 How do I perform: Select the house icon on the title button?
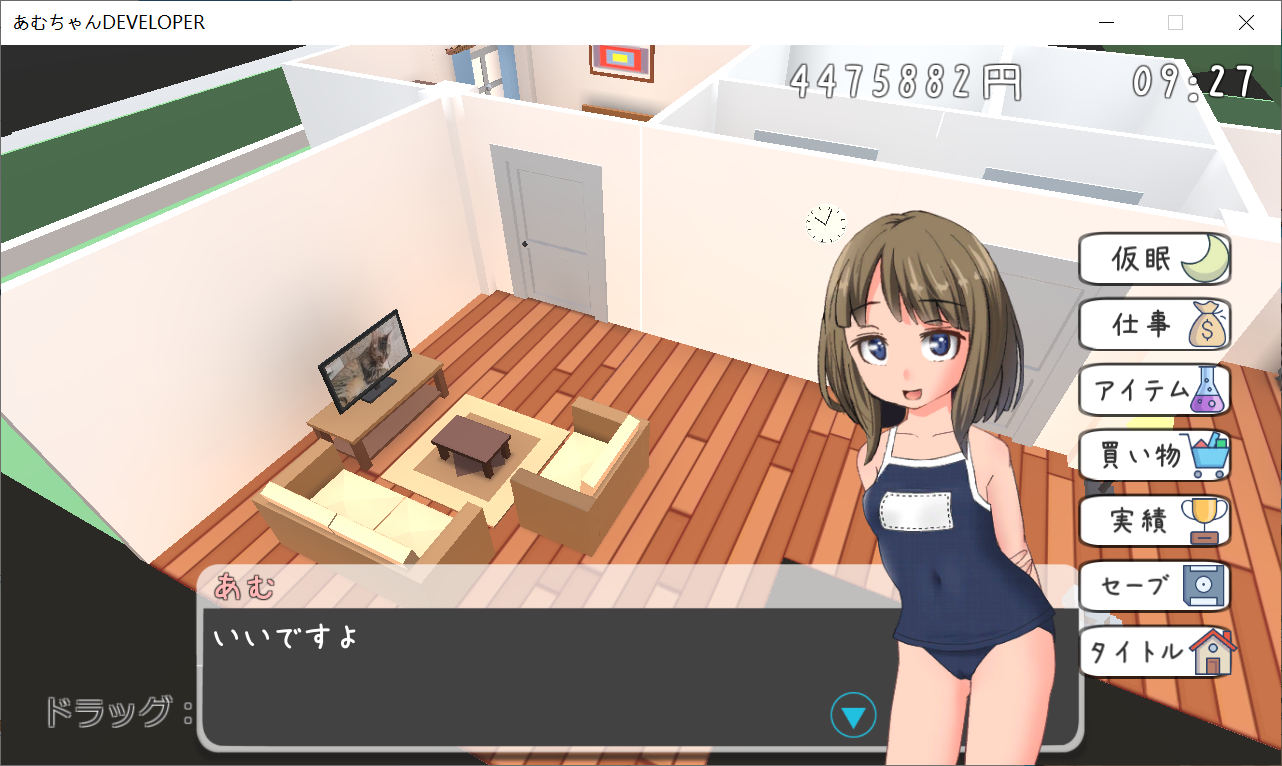pos(1213,653)
